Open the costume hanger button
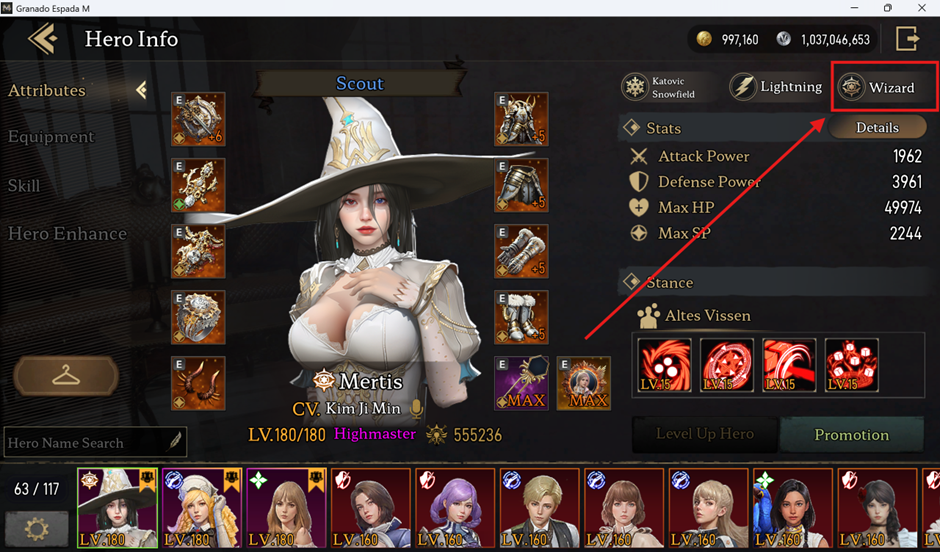Viewport: 940px width, 552px height. coord(66,376)
